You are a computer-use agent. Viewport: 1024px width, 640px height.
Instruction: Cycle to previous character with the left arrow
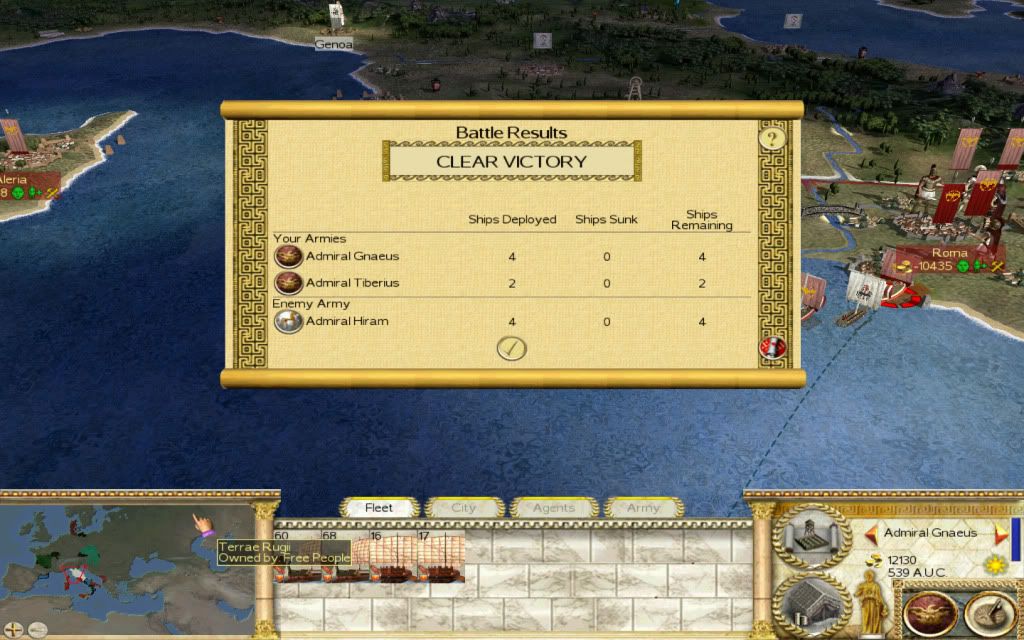(871, 533)
